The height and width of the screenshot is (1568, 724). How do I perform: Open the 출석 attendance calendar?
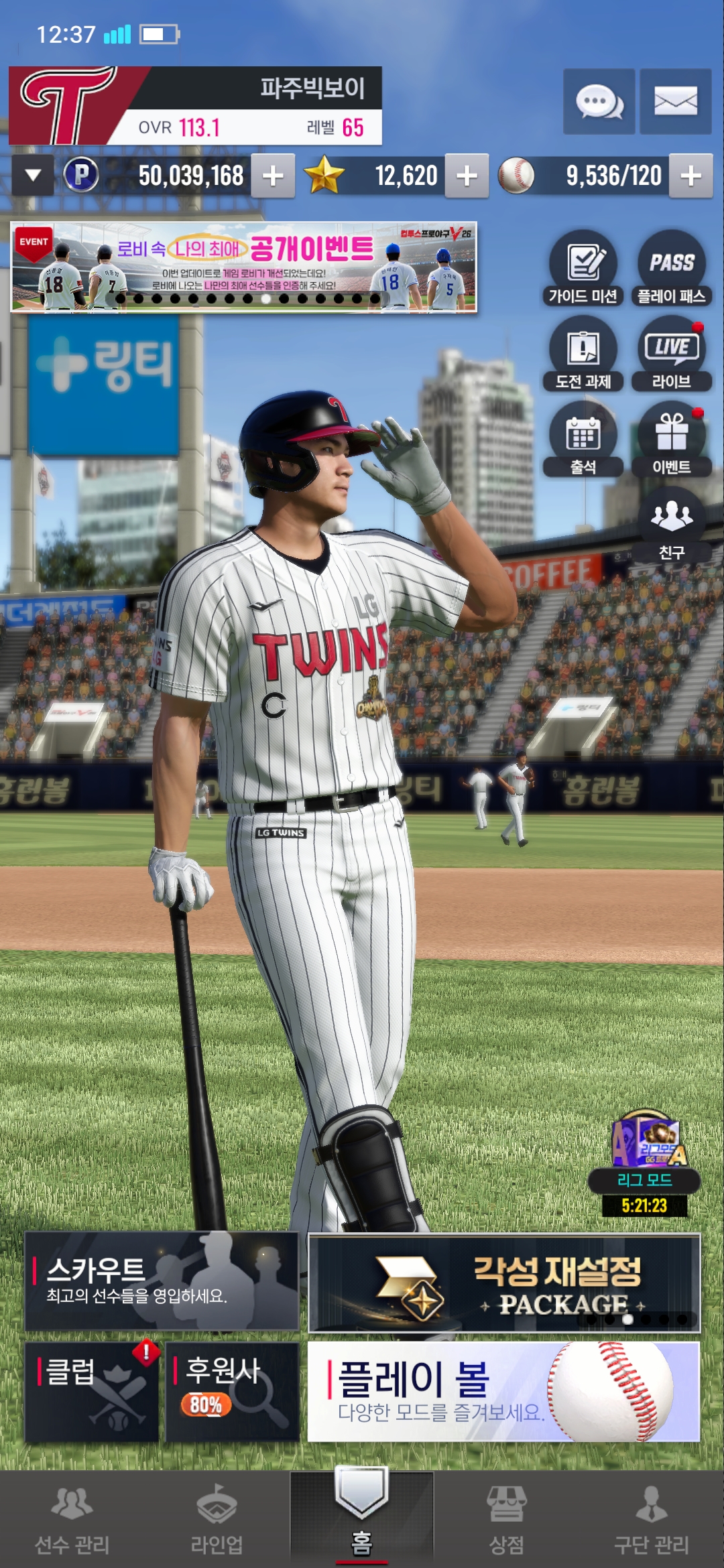(x=583, y=439)
